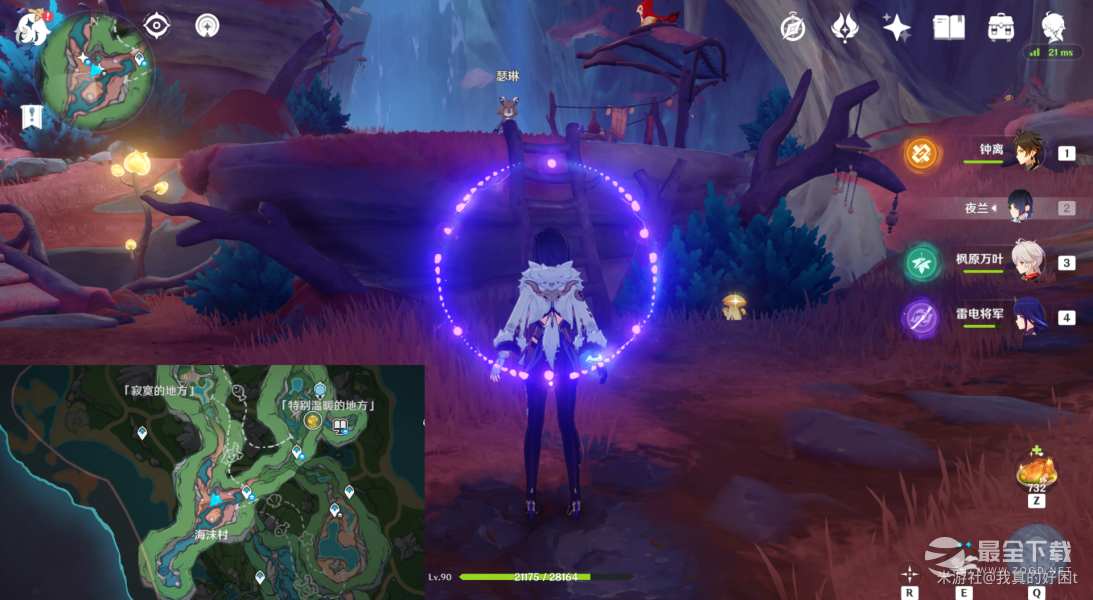Click the open-book marker on the inset map
Viewport: 1093px width, 600px height.
340,427
